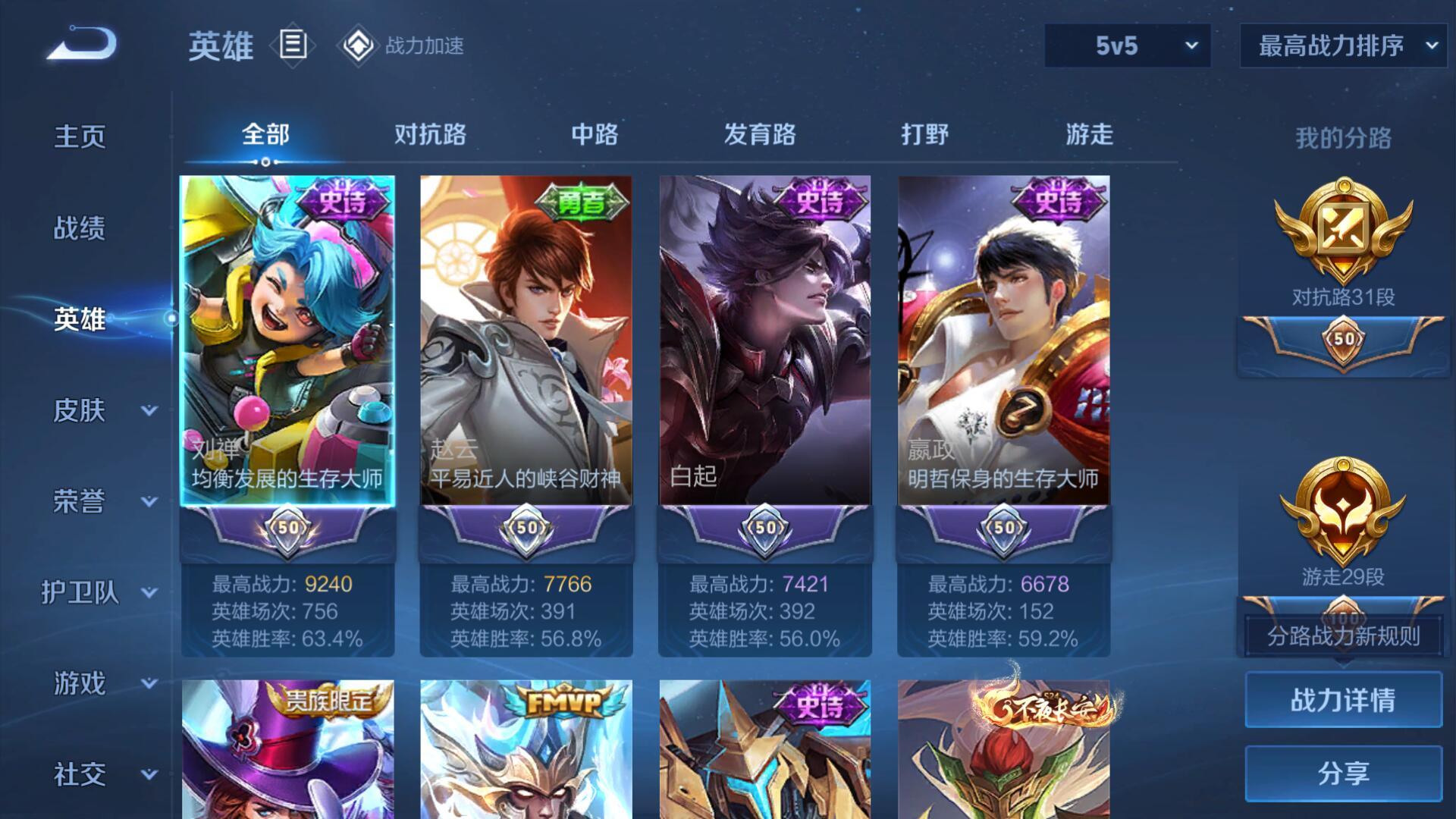The width and height of the screenshot is (1456, 819).
Task: Go to 主页 in the side menu
Action: [80, 136]
